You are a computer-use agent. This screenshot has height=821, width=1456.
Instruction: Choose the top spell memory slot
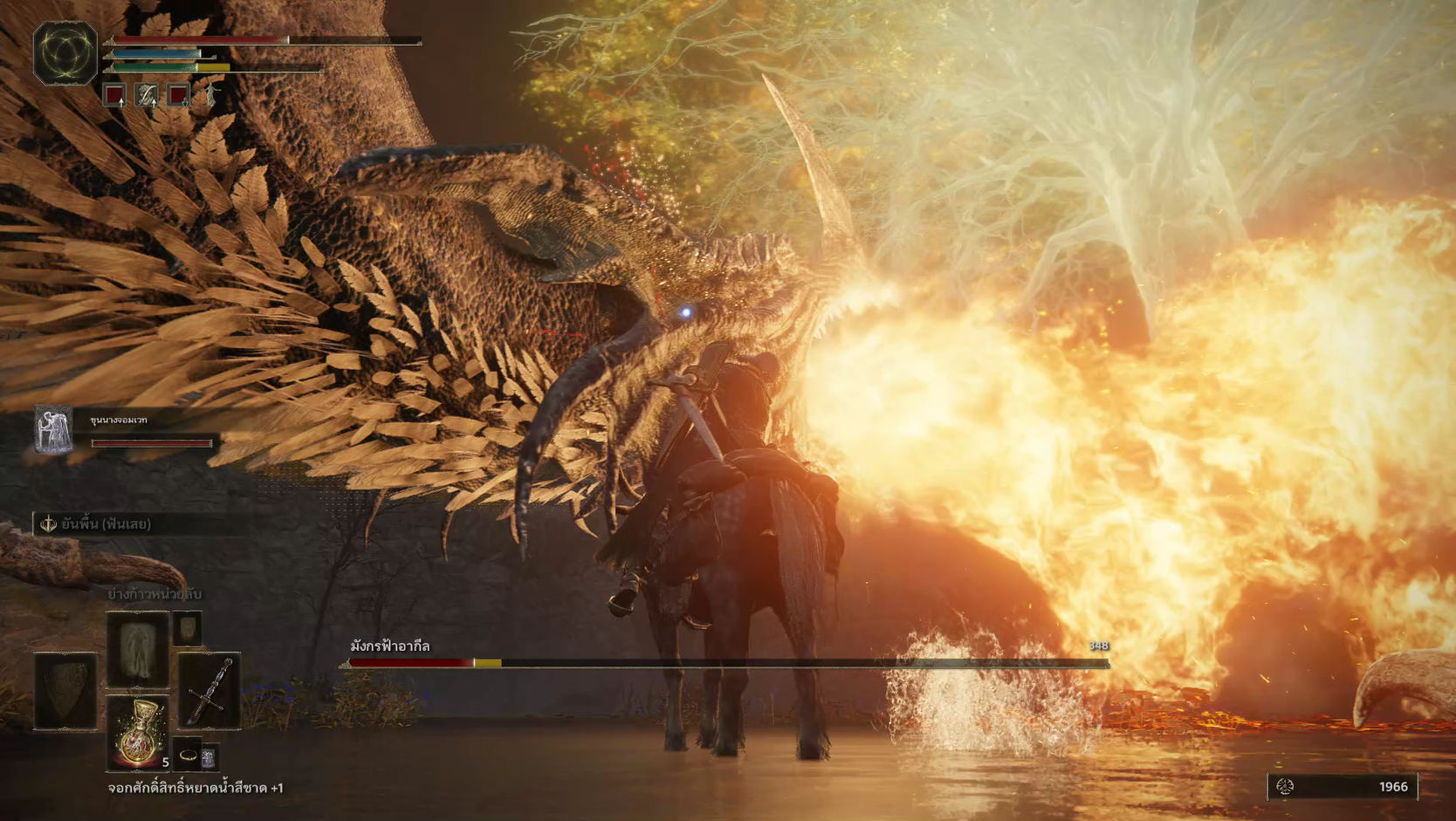tap(137, 649)
